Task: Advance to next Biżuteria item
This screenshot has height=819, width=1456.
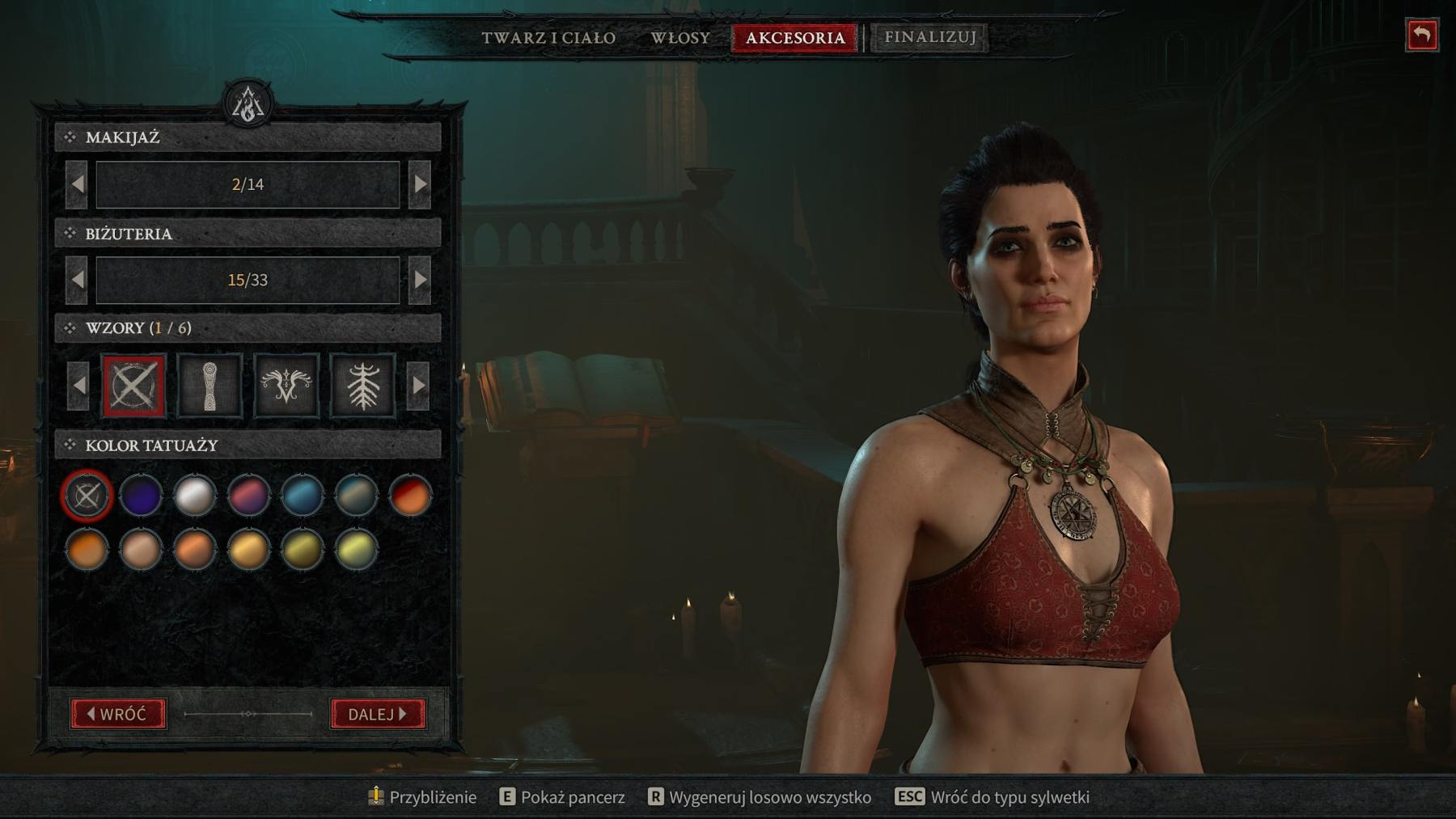Action: [420, 280]
